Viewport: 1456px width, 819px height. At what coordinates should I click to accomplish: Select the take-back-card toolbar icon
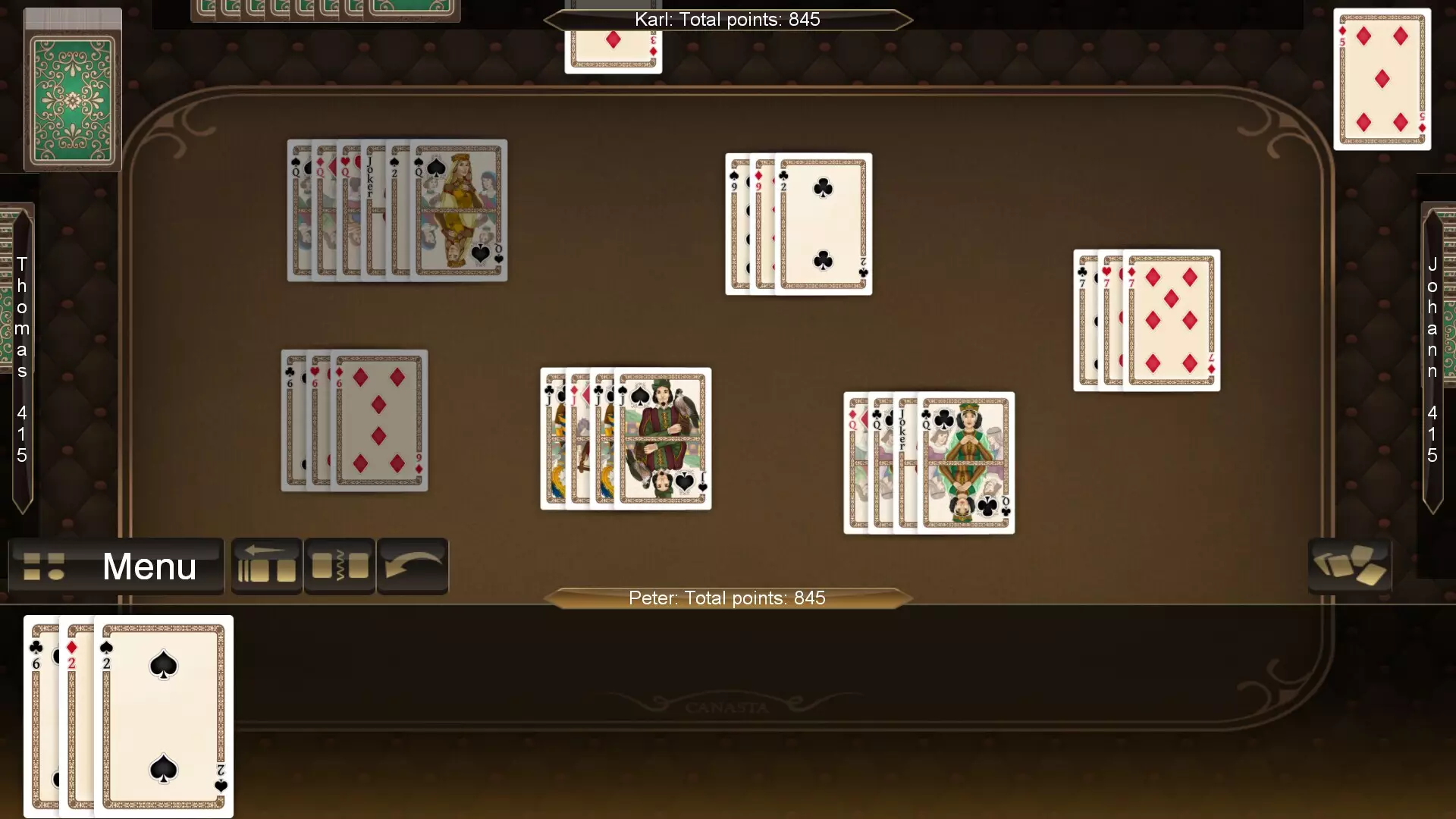coord(266,566)
